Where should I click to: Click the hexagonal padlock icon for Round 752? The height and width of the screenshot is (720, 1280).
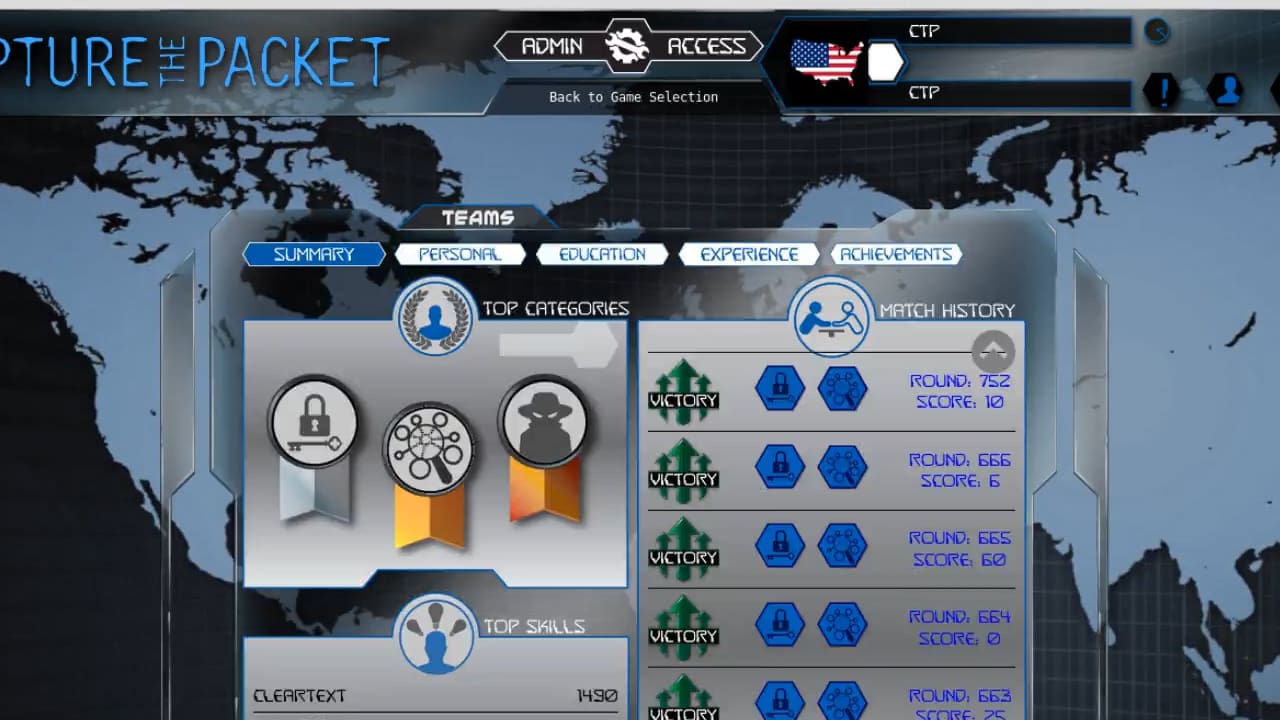780,389
